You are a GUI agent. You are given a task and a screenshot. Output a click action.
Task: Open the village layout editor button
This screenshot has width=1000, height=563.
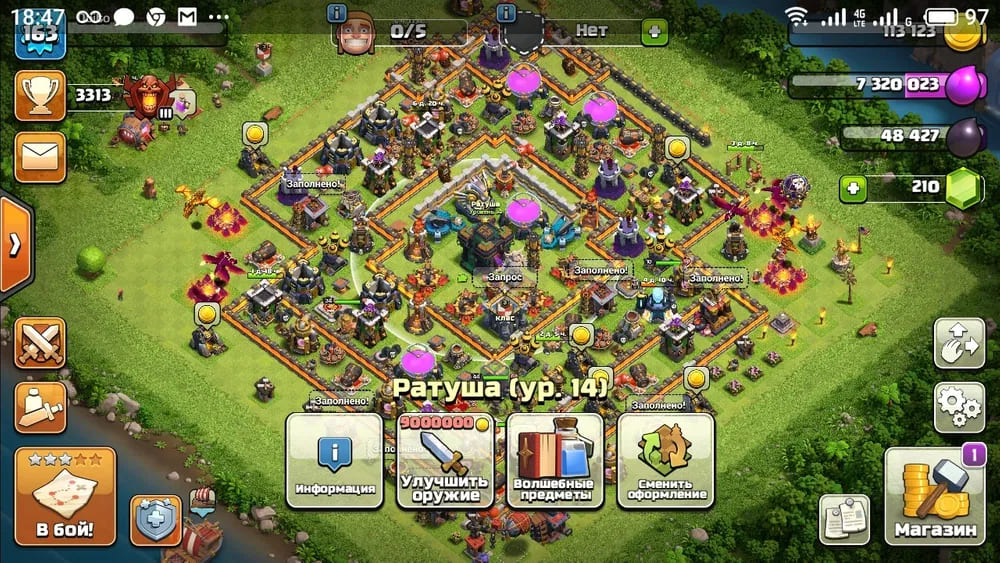pyautogui.click(x=959, y=344)
